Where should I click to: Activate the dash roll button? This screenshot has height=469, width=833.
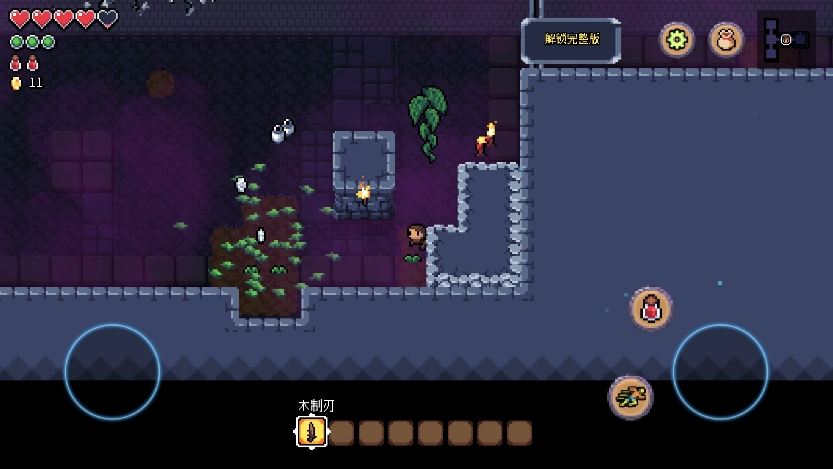[x=630, y=397]
